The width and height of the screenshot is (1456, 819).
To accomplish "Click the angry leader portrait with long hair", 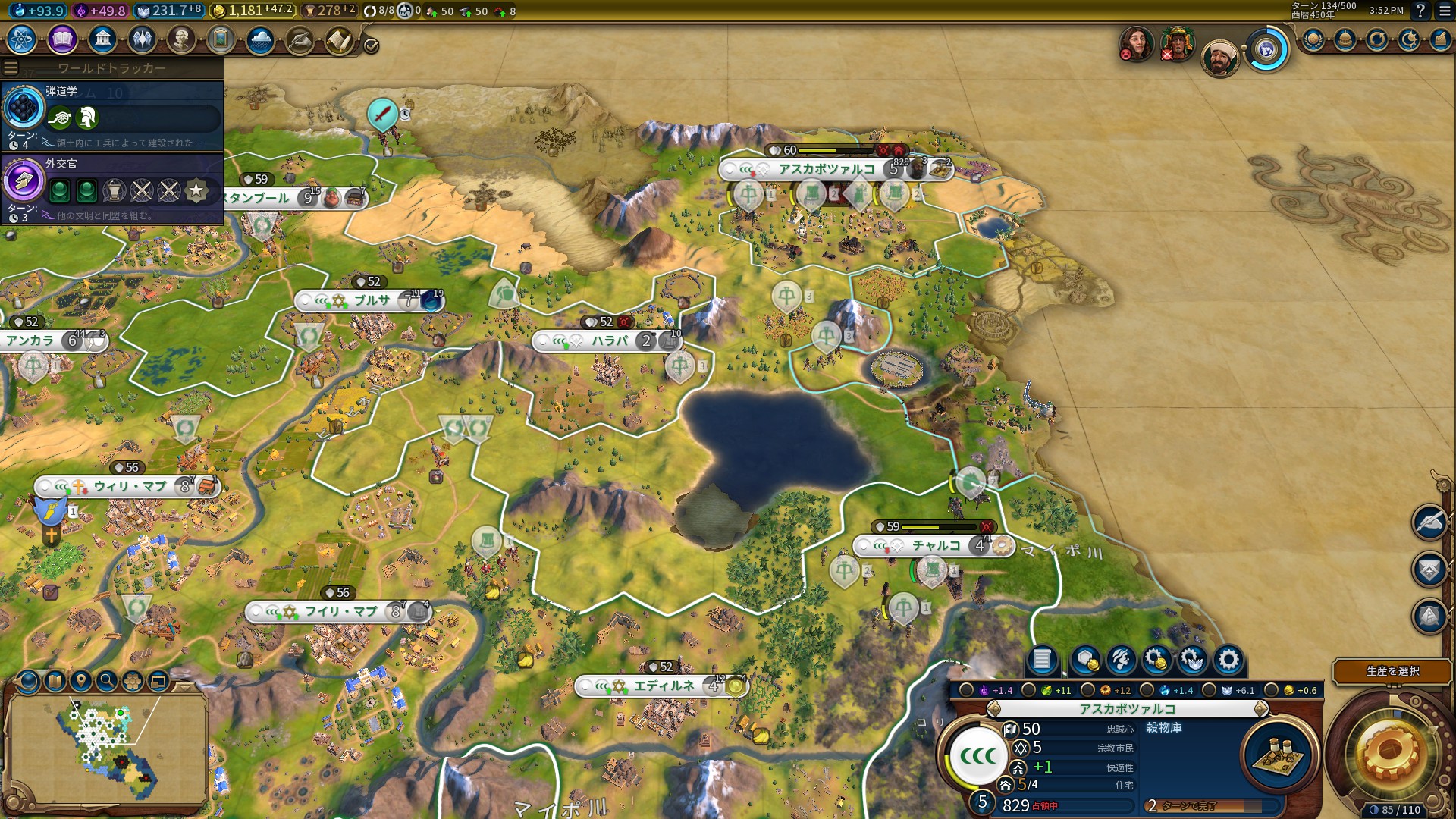I will click(1136, 44).
